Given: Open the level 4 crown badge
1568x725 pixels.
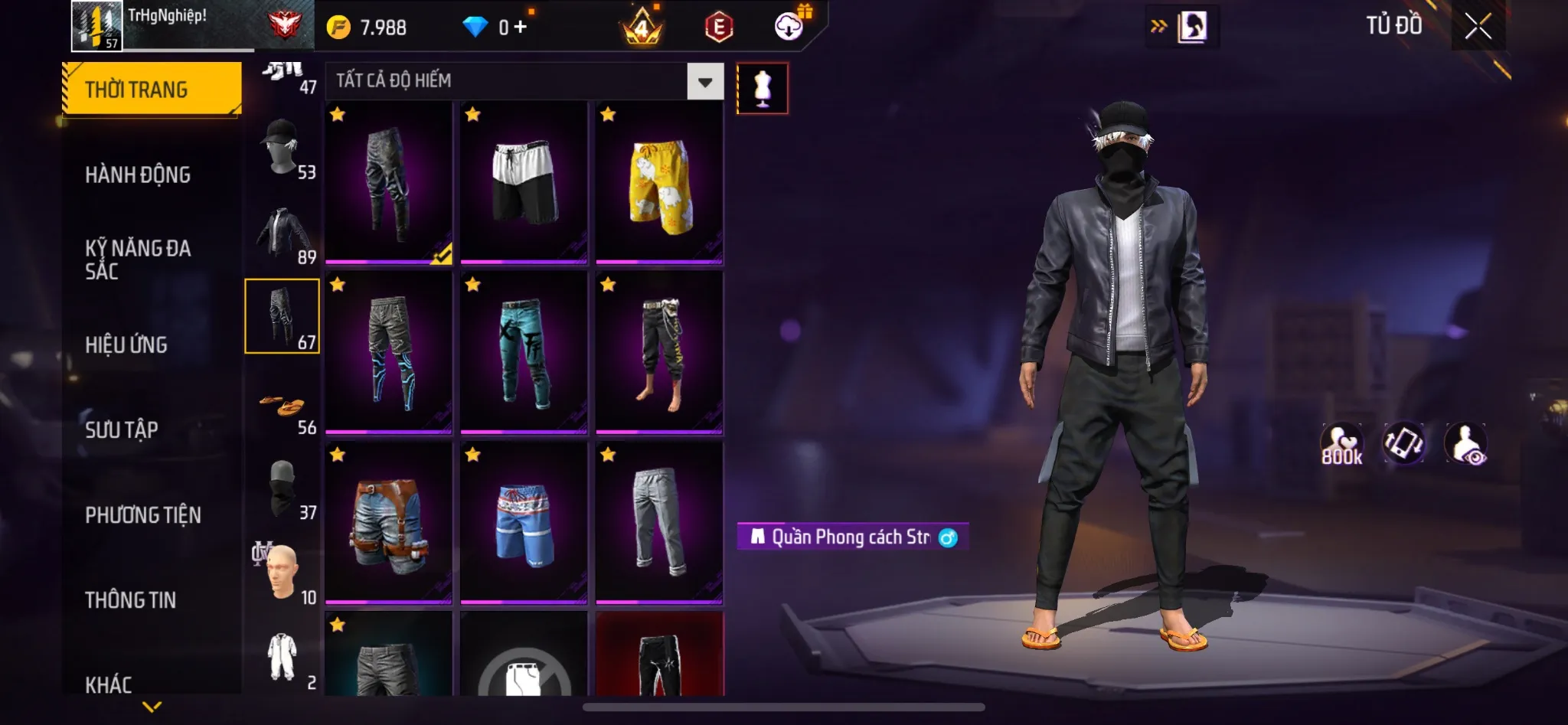Looking at the screenshot, I should [640, 27].
